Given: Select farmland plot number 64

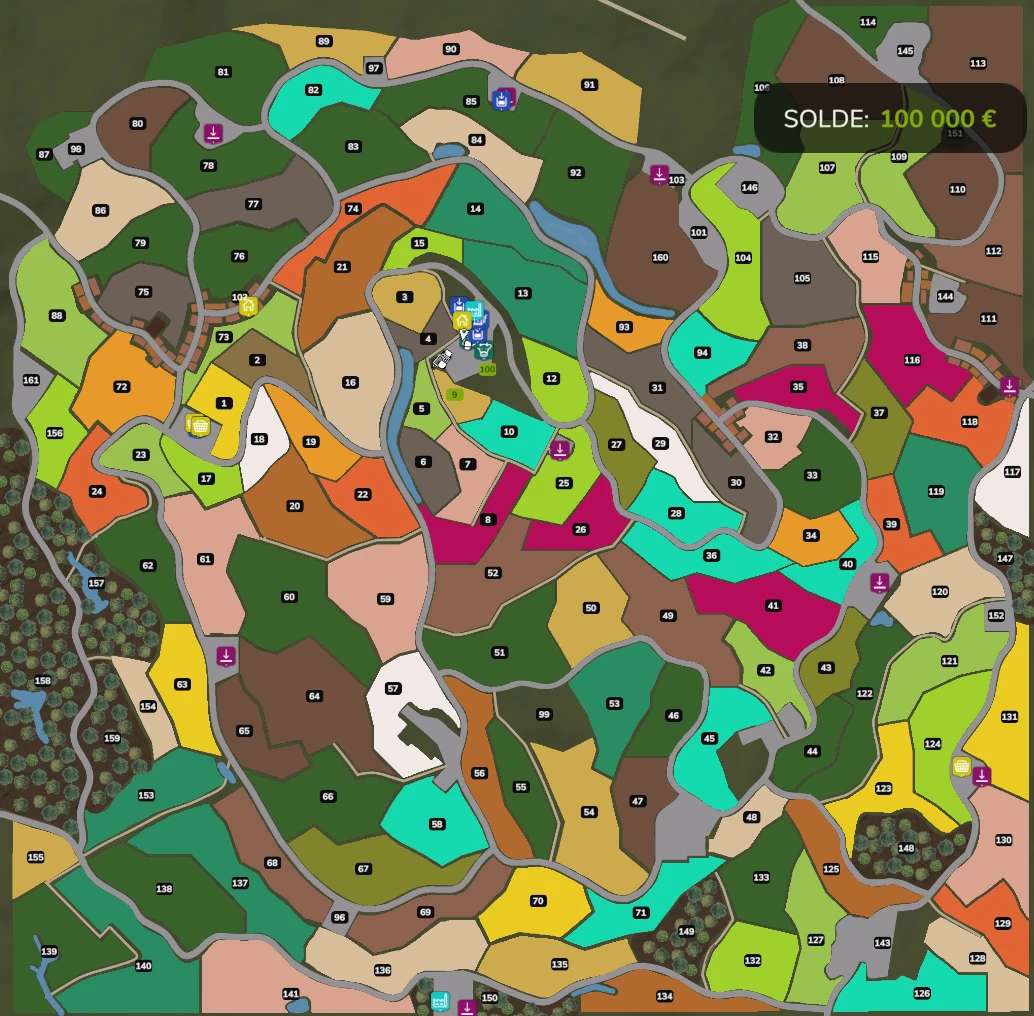Looking at the screenshot, I should [x=314, y=696].
